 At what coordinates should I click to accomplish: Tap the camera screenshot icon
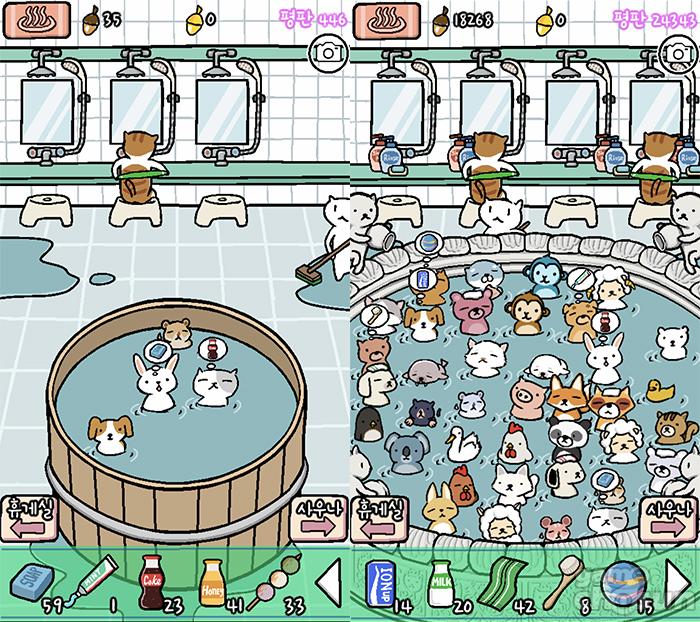pos(327,49)
